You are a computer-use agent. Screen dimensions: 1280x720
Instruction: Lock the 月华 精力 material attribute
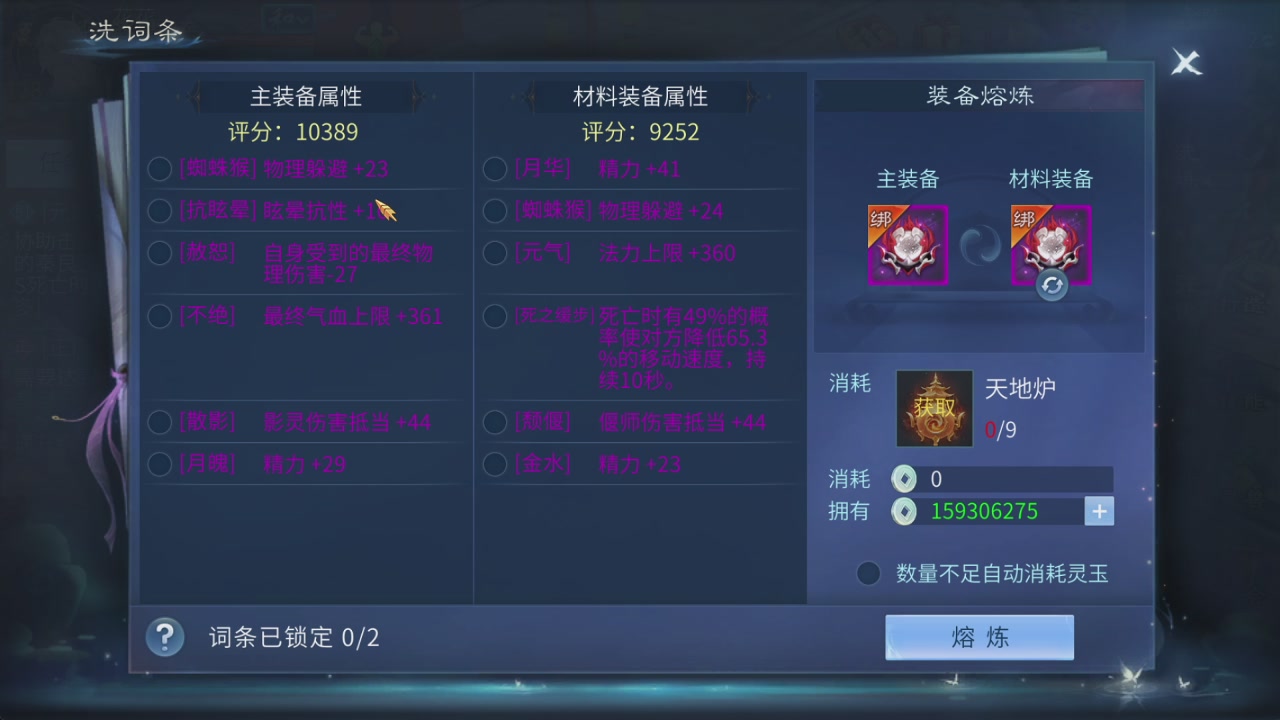(494, 169)
